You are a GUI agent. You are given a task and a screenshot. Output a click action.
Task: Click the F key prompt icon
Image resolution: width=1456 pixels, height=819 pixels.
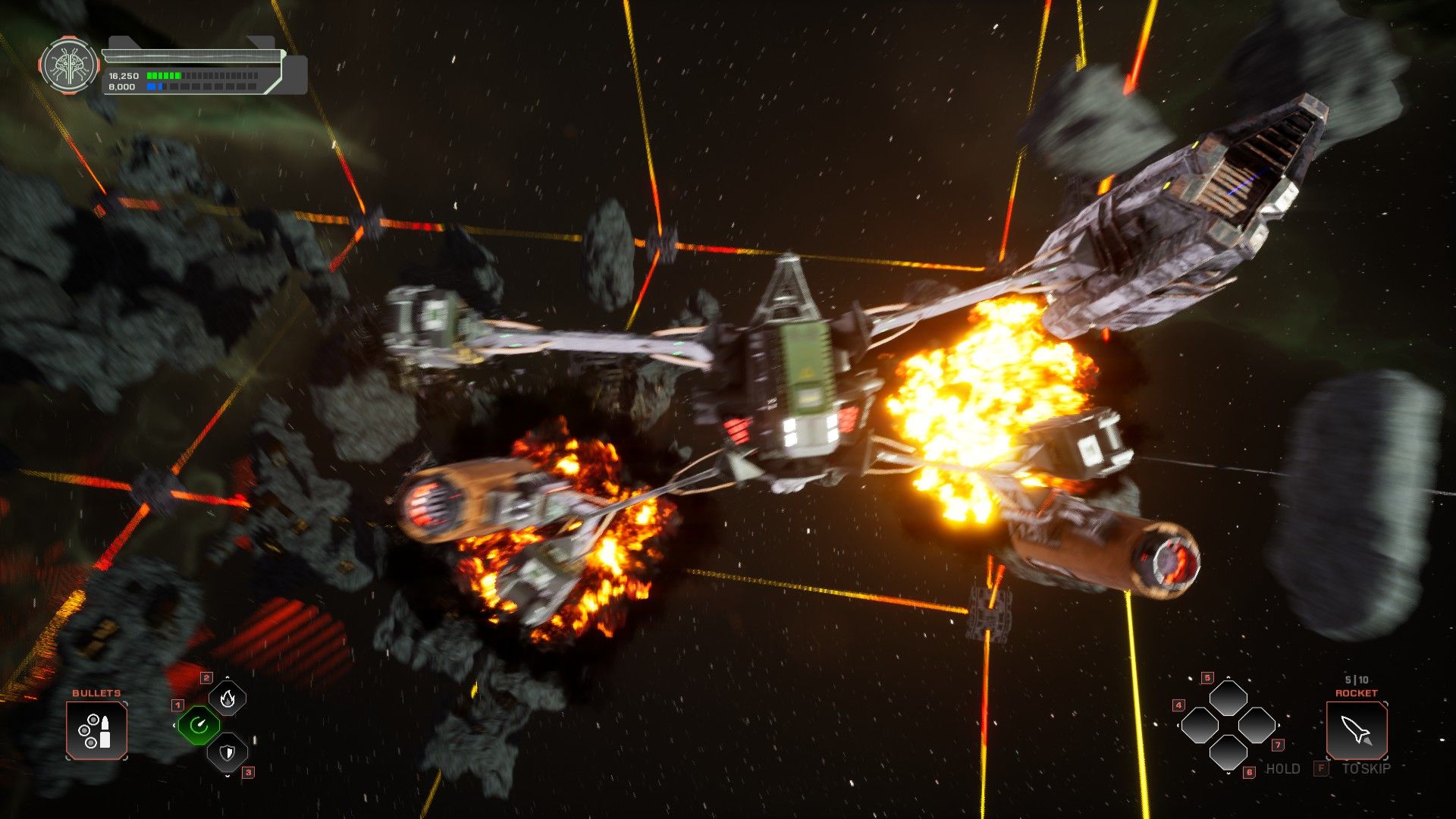(1323, 768)
